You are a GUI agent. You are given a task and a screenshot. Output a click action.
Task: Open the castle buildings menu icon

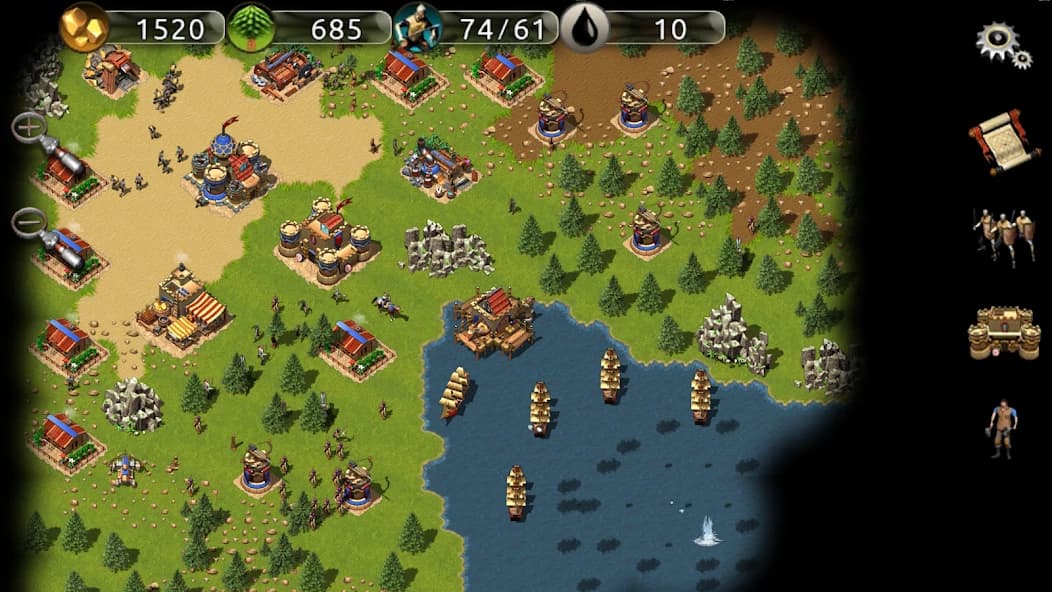point(1003,334)
